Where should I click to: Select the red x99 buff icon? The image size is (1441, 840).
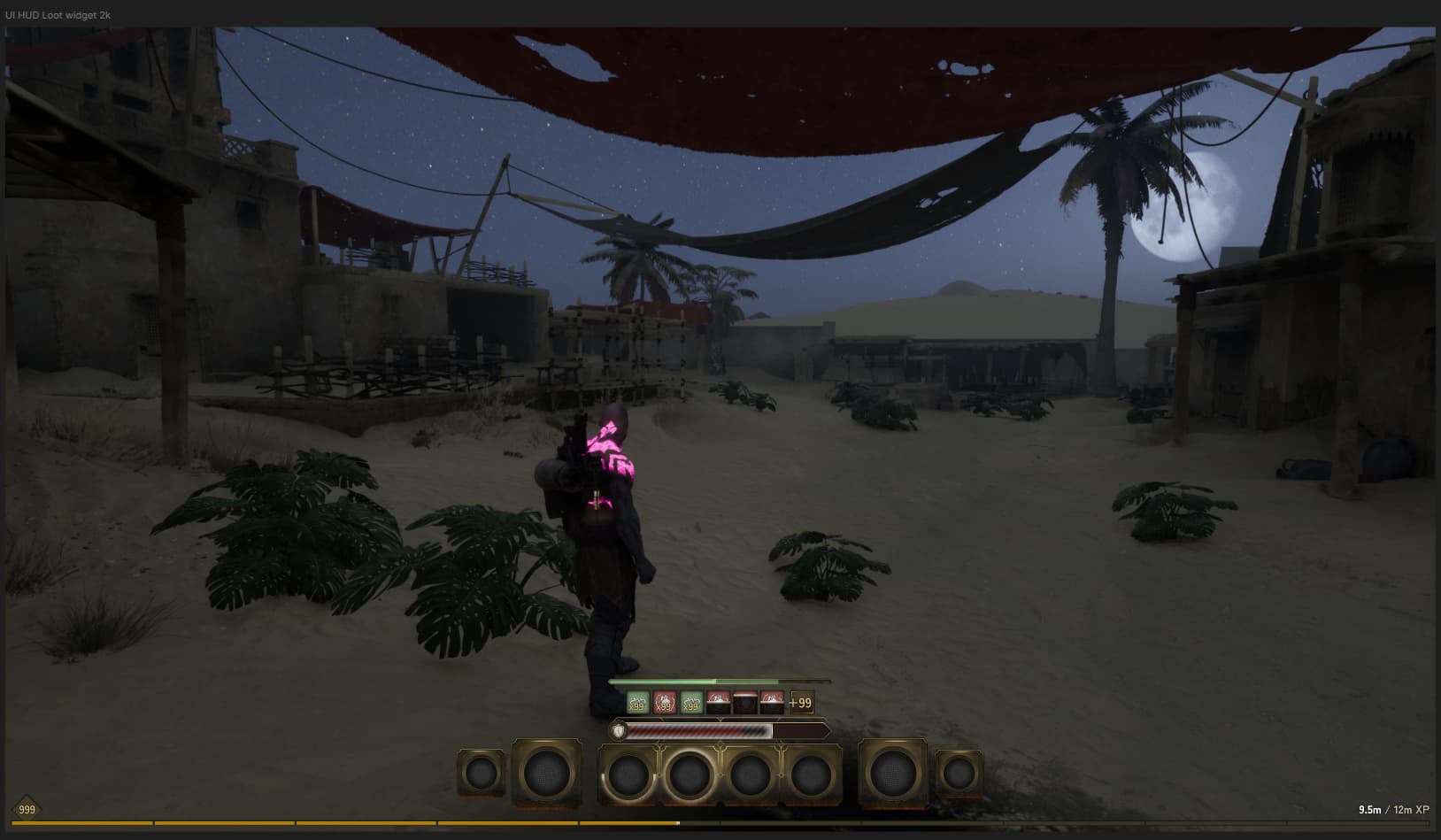click(x=664, y=703)
